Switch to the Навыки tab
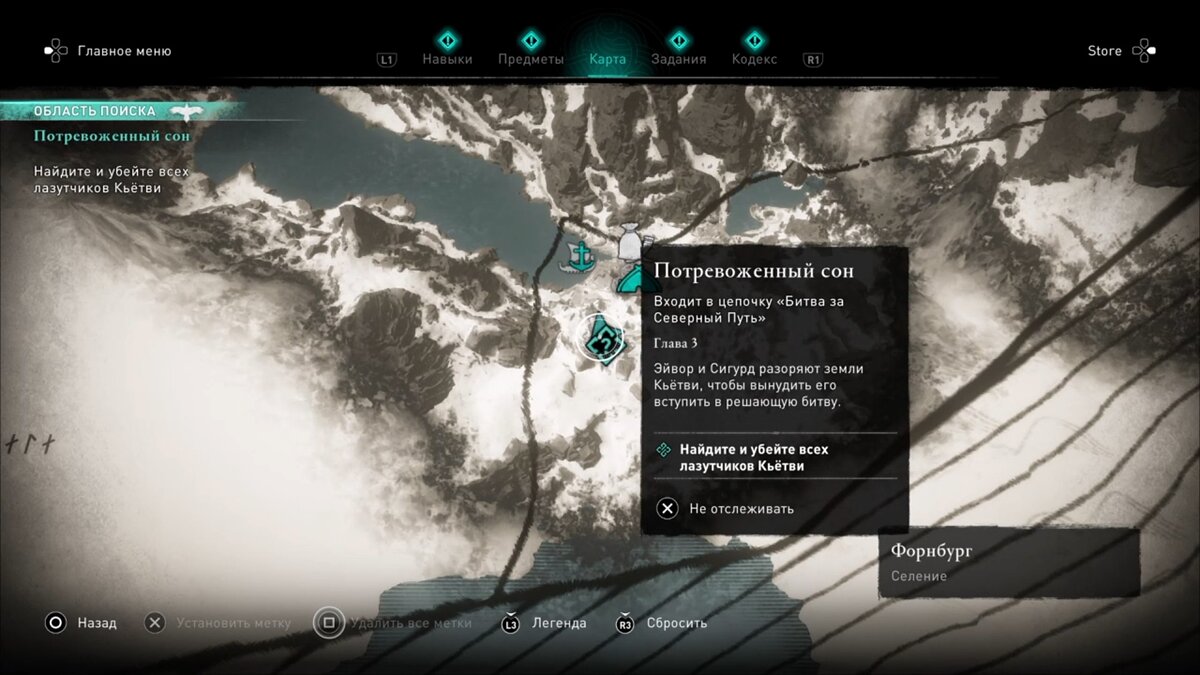 [x=447, y=59]
